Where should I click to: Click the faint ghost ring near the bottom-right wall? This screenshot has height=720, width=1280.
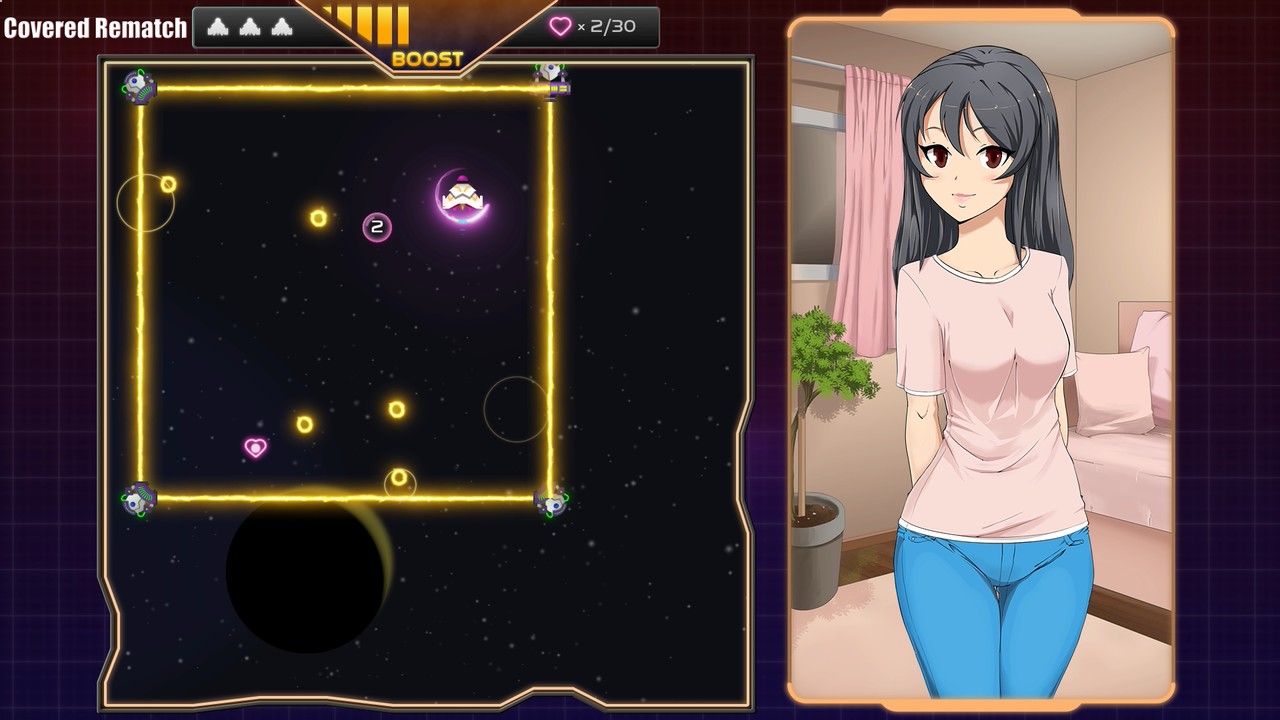[x=515, y=410]
